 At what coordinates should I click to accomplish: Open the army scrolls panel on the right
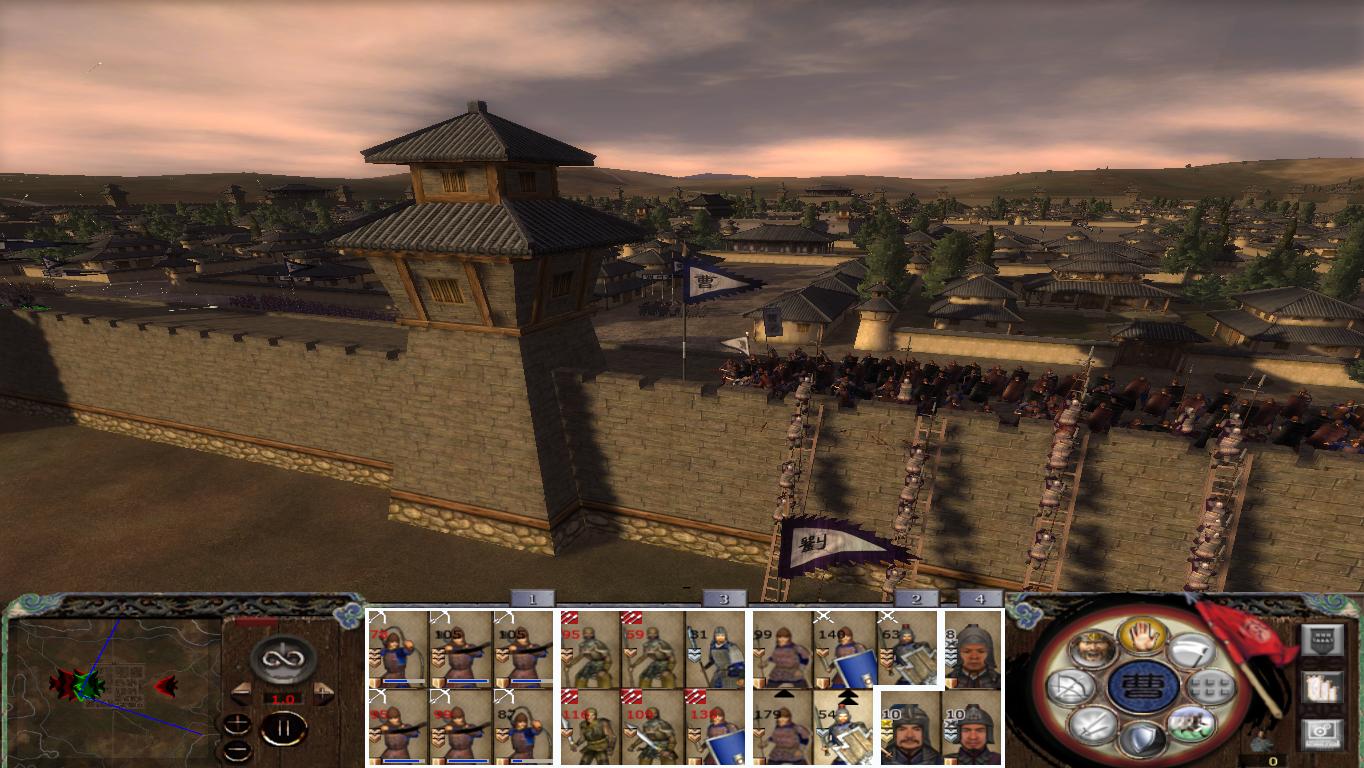coord(1324,686)
